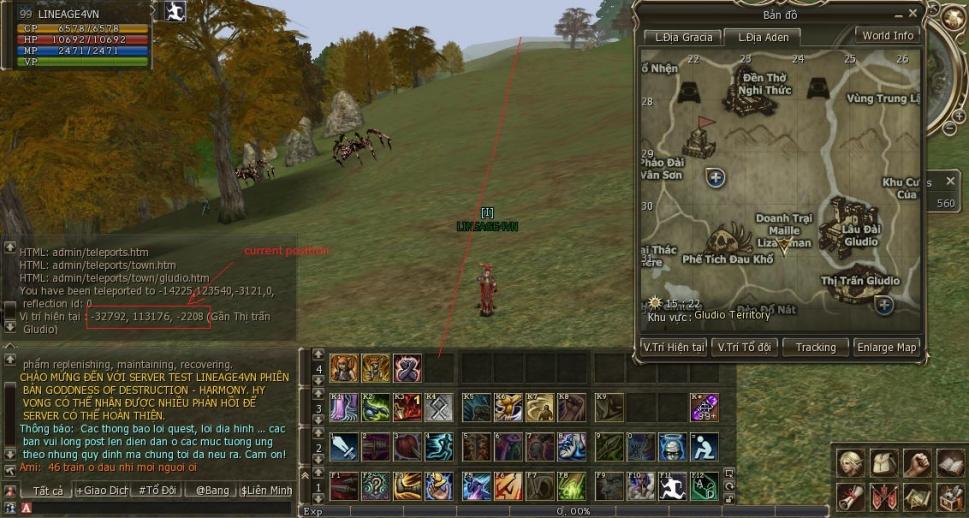
Task: Activate the Tracking button on the map
Action: point(816,347)
